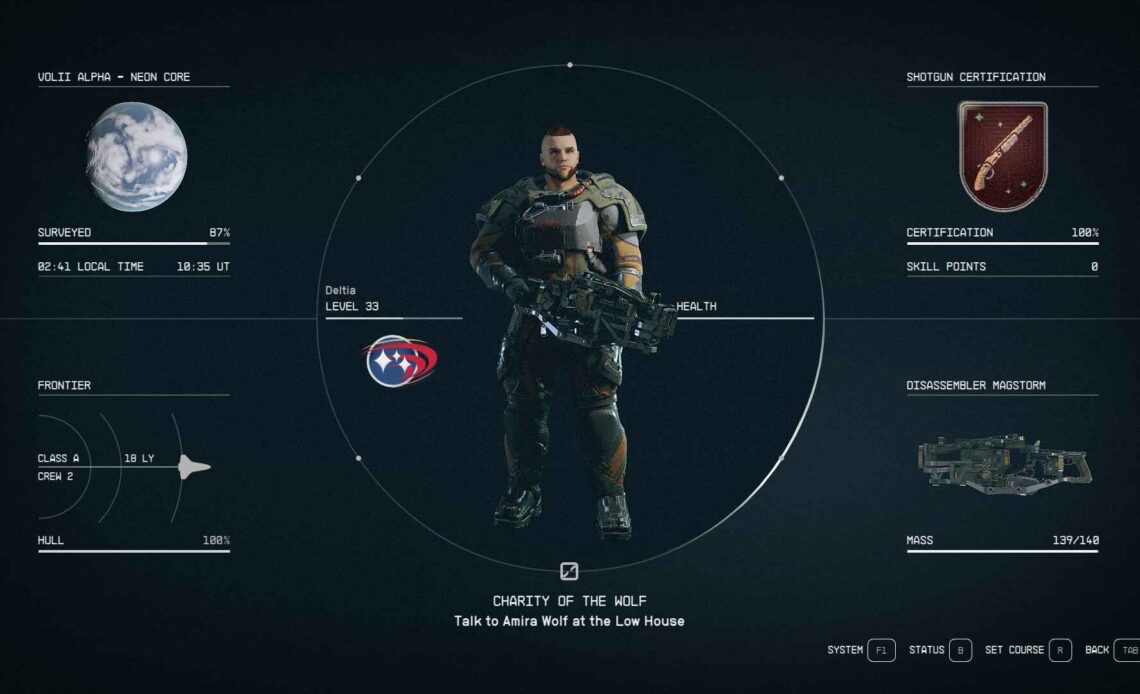The image size is (1140, 694).
Task: Open inventory via the Disassembler Magstorm image
Action: [1003, 462]
